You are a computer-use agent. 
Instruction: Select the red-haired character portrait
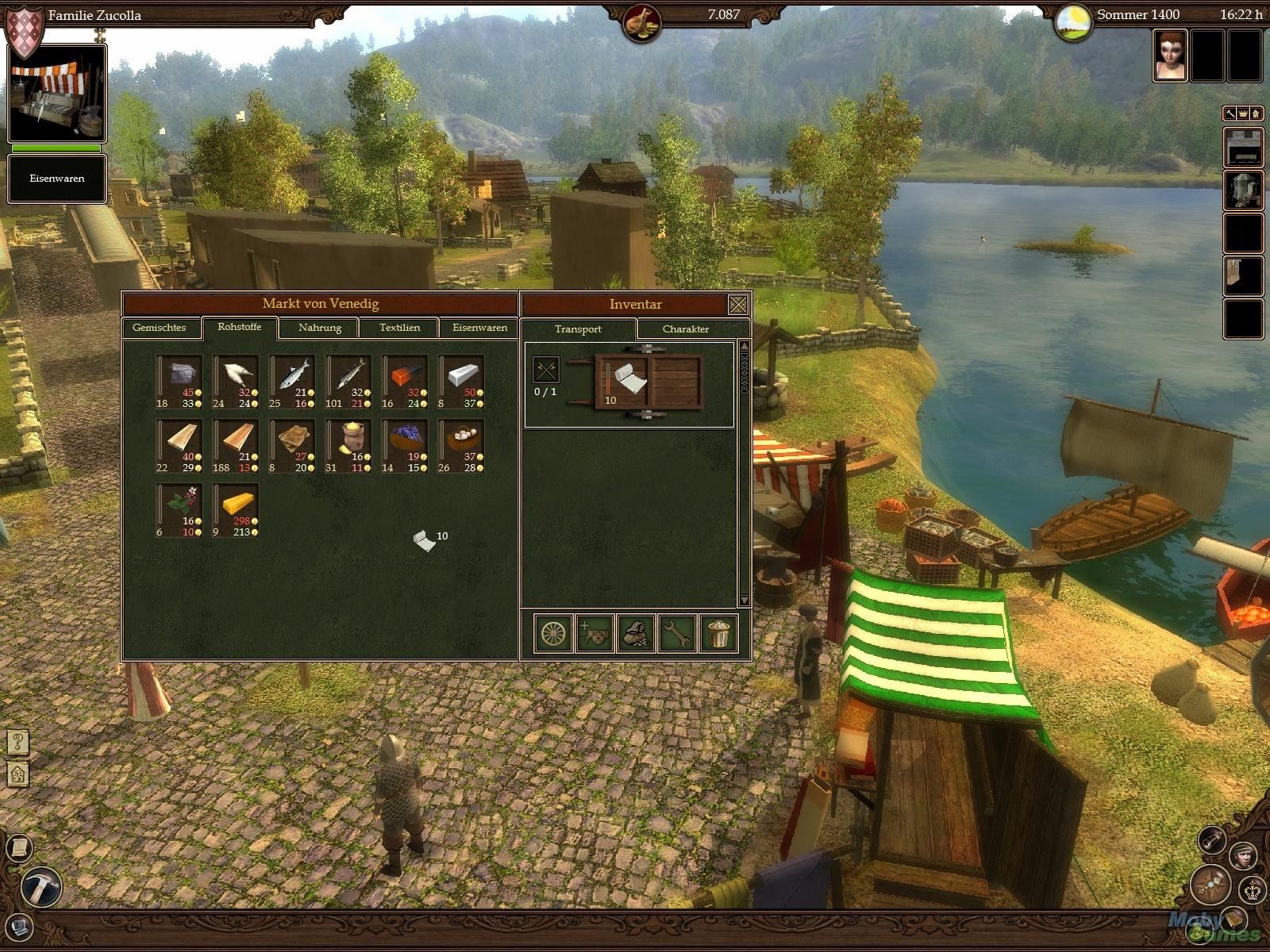[1170, 56]
